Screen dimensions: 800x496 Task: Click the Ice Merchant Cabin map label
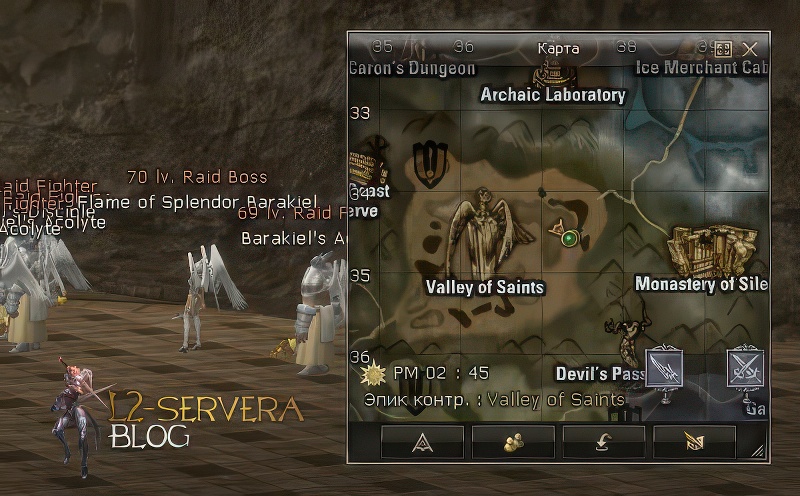[702, 68]
